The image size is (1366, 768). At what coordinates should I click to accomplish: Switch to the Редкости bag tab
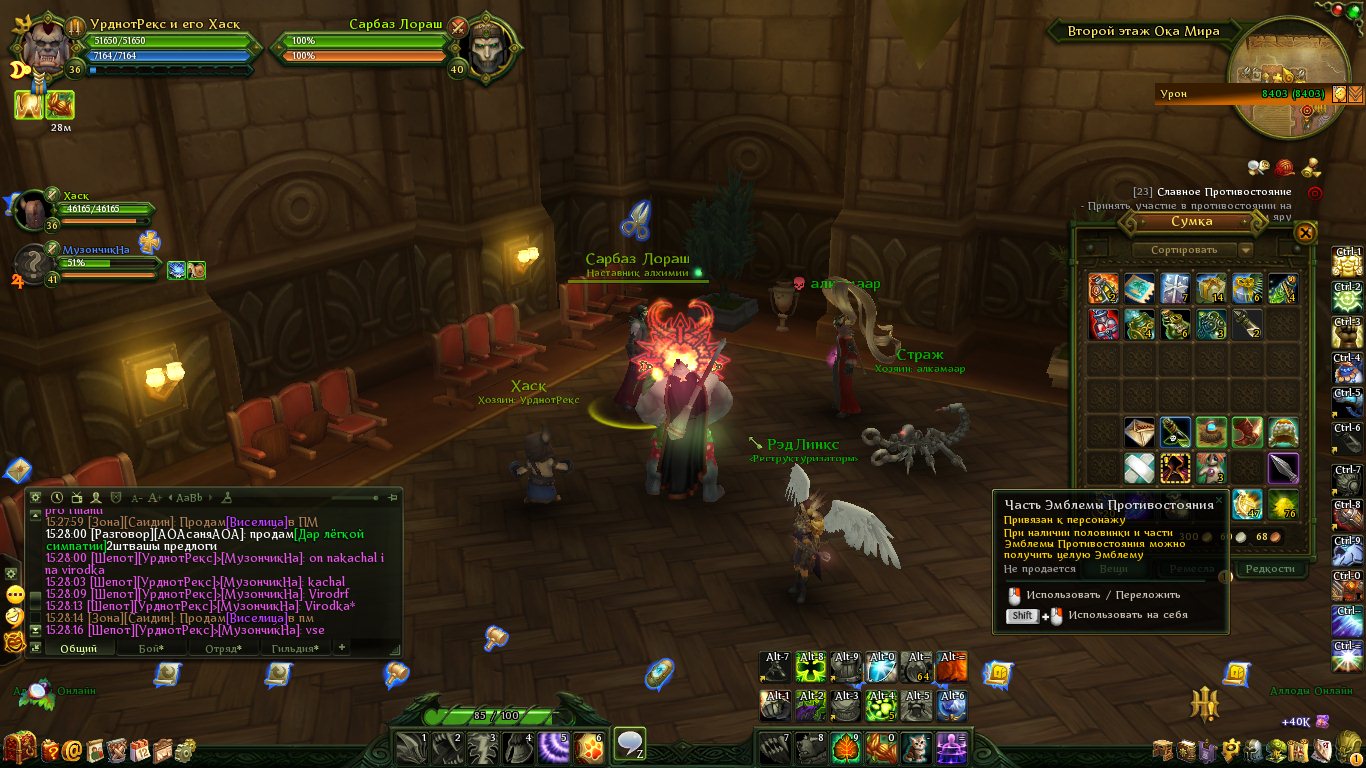pos(1269,568)
